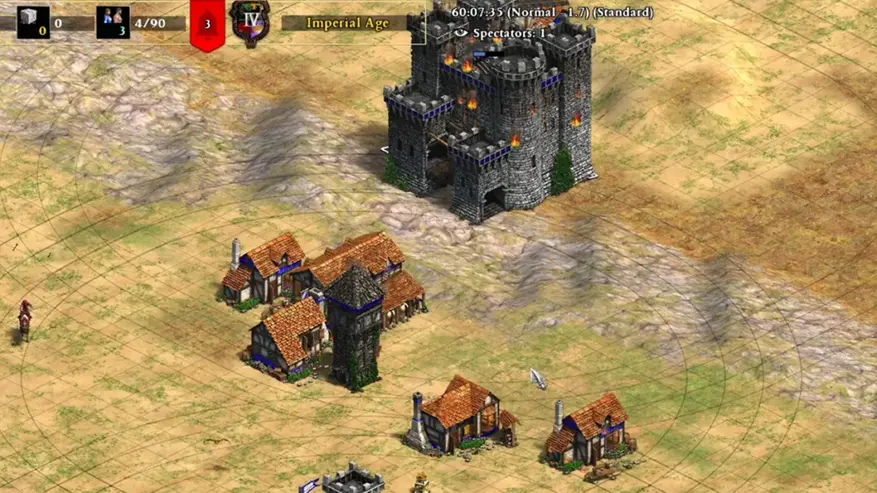The image size is (877, 493).
Task: Open the civilization crest emblem
Action: tap(247, 22)
